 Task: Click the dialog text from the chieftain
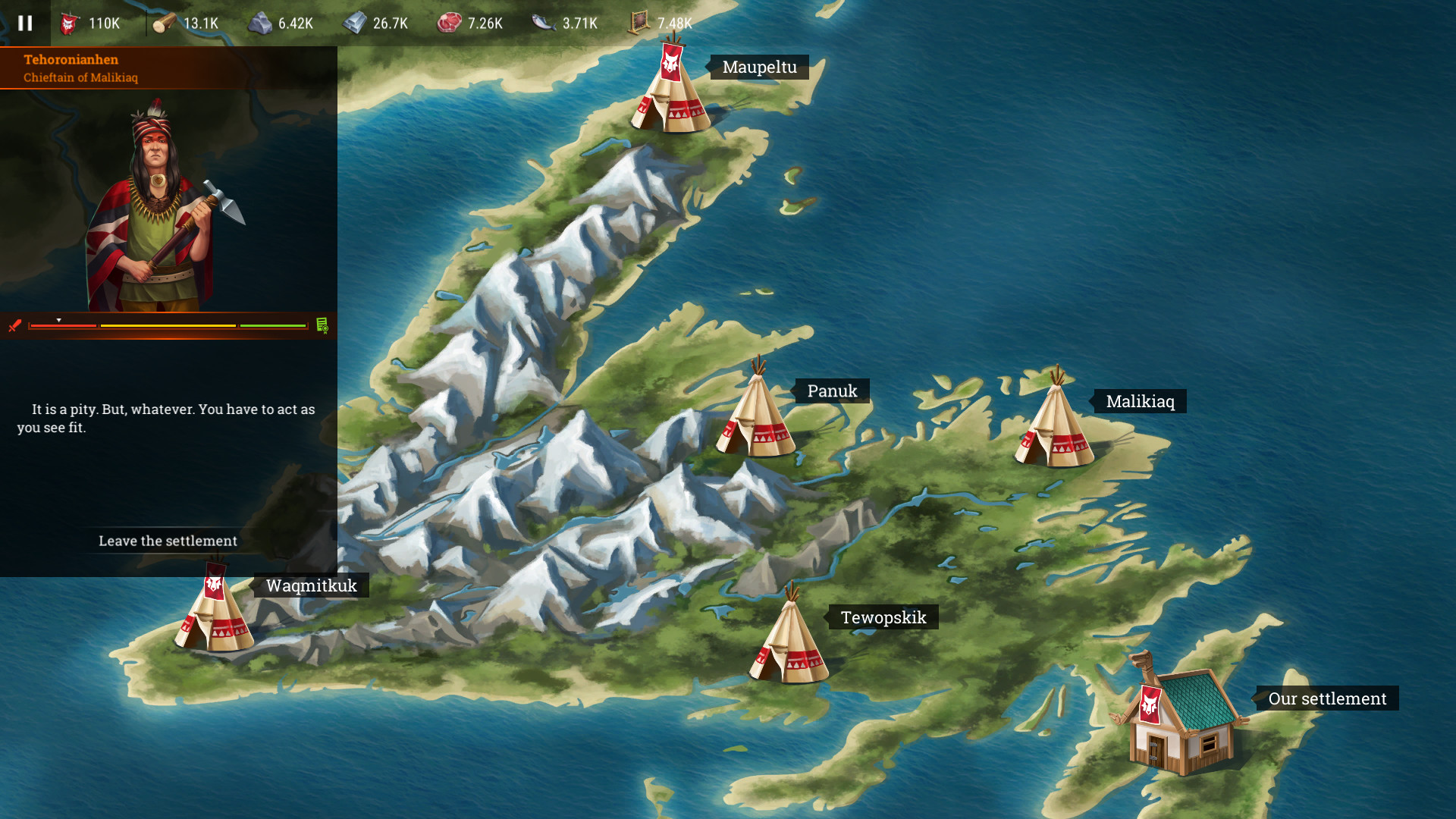point(167,419)
